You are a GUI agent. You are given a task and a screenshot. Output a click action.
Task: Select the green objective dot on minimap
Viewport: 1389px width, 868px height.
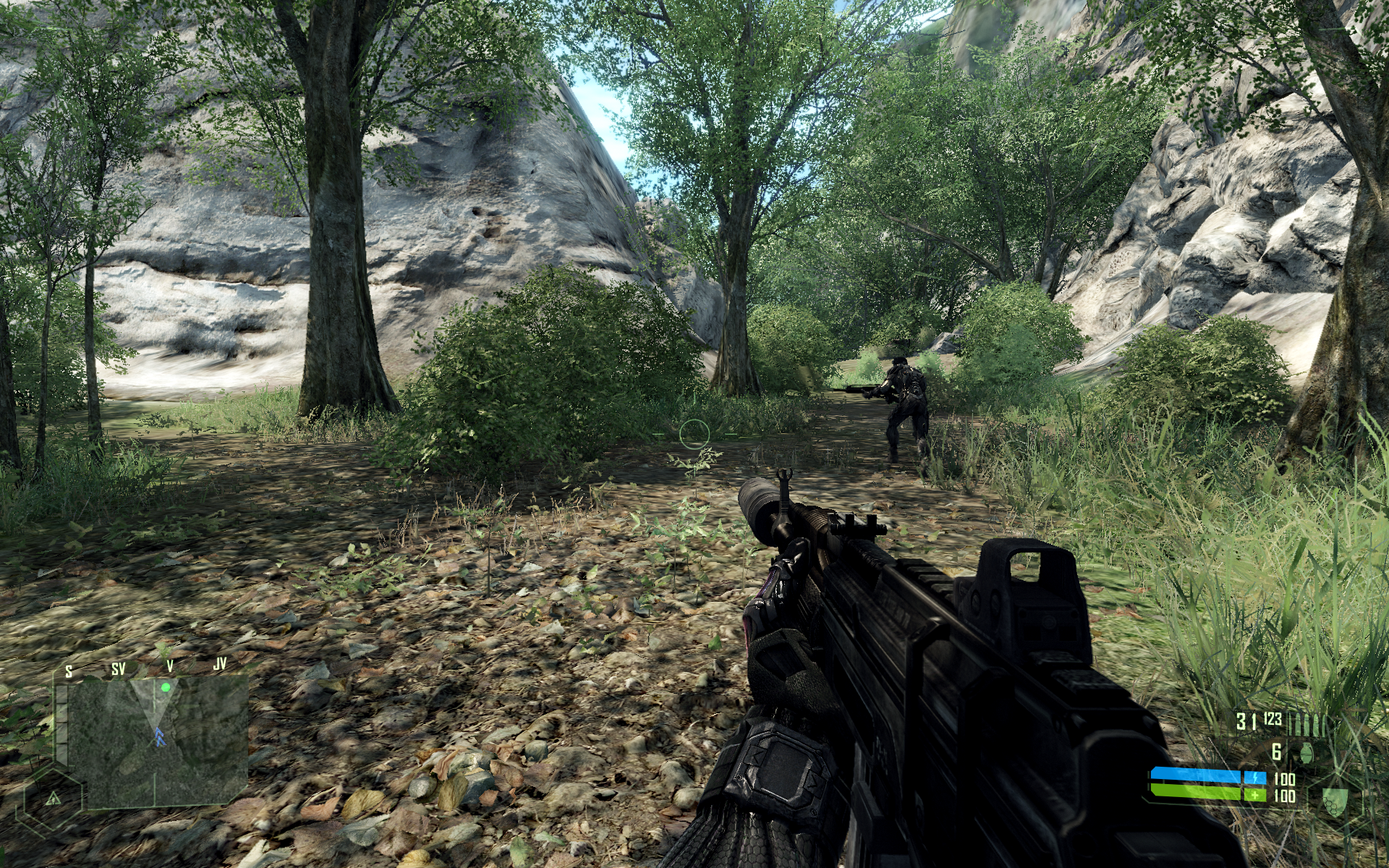click(x=166, y=687)
